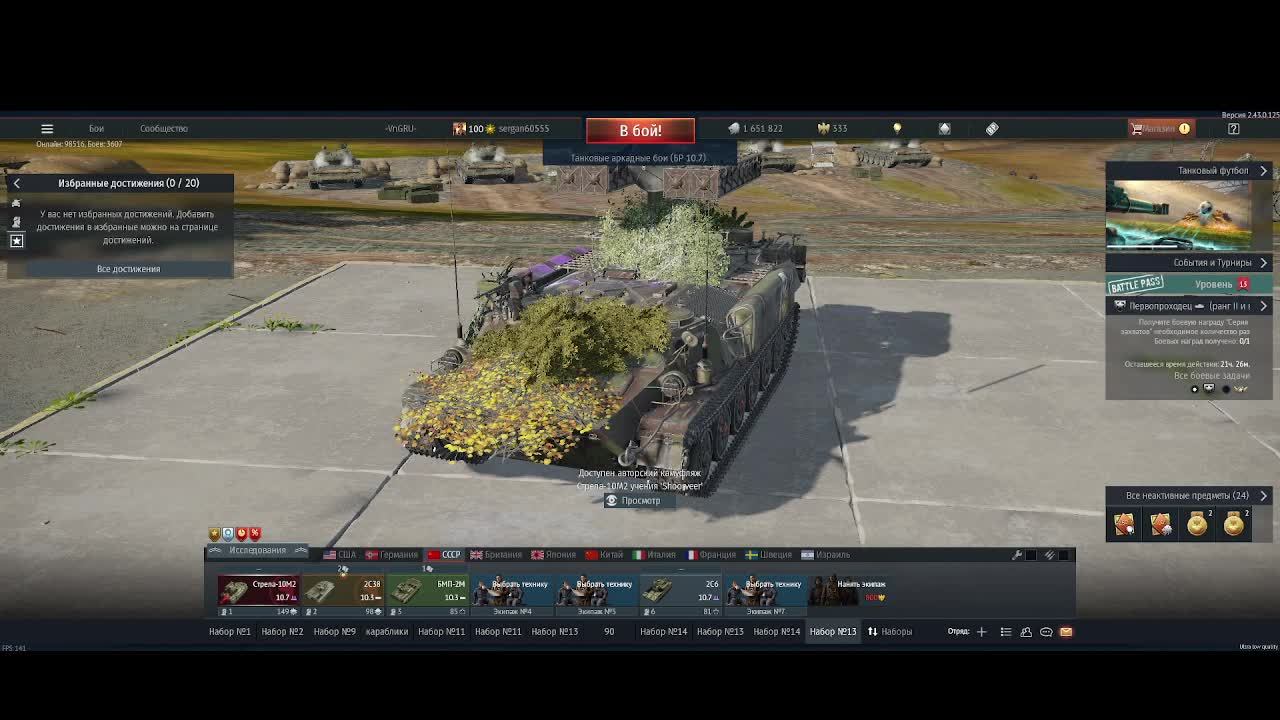Viewport: 1280px width, 720px height.
Task: Open the 'Наборы' presets list
Action: (889, 632)
